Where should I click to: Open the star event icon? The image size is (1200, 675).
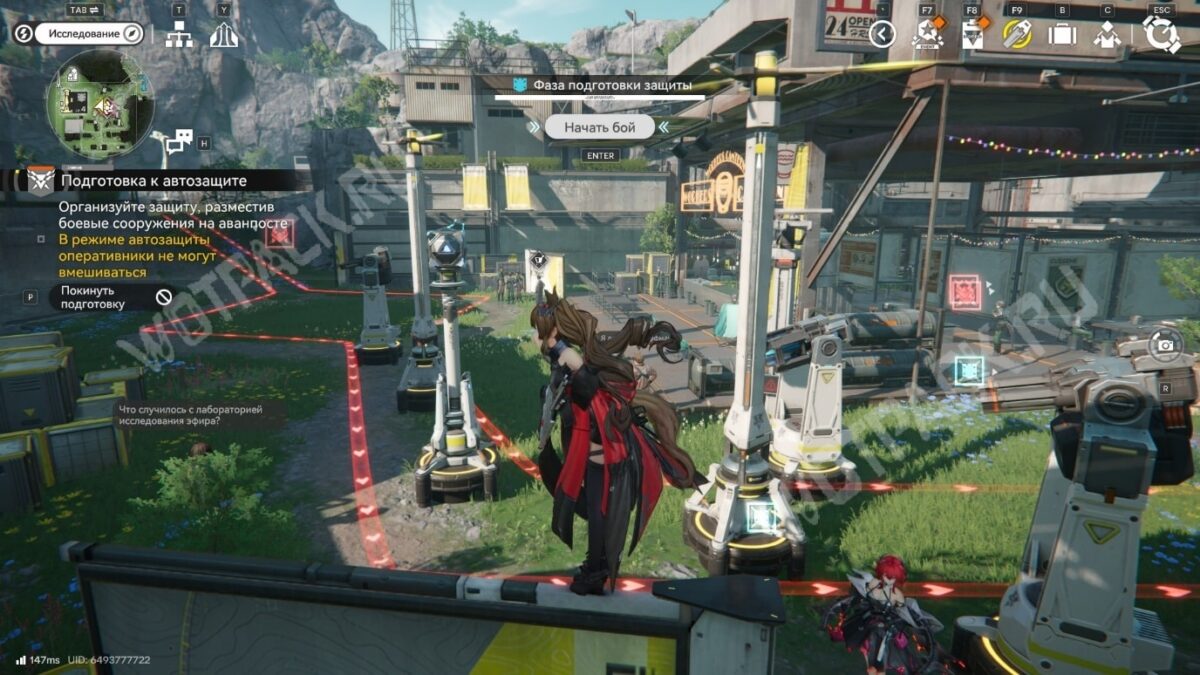click(927, 35)
